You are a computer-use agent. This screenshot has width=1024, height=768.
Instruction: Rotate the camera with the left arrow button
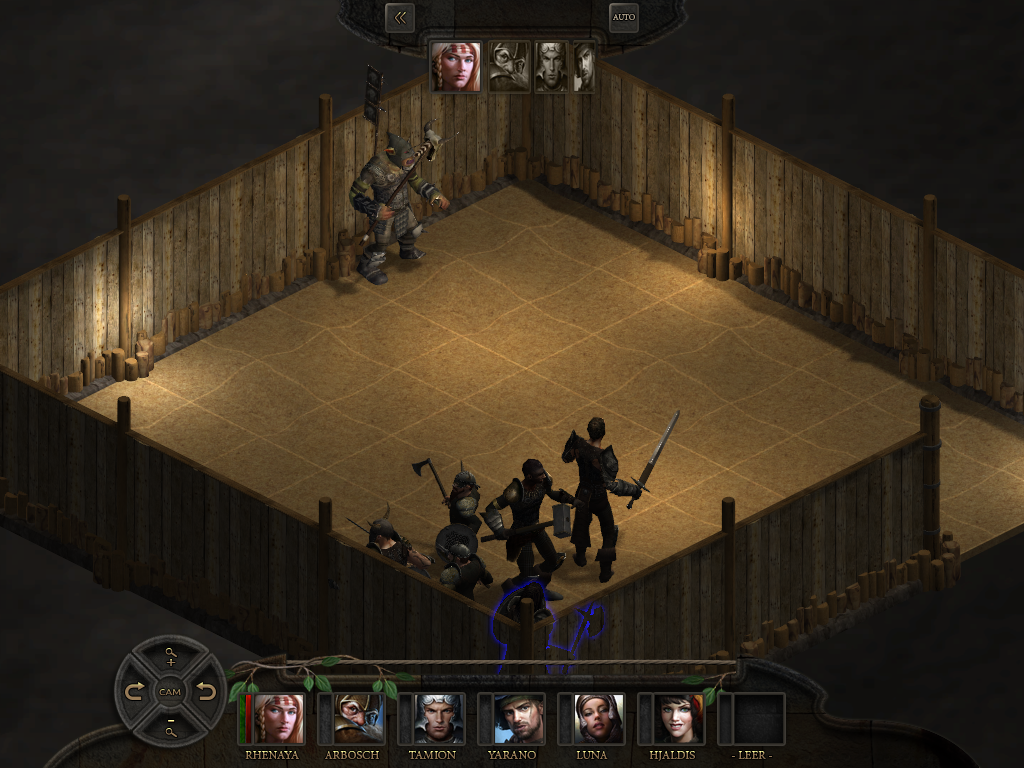click(135, 692)
